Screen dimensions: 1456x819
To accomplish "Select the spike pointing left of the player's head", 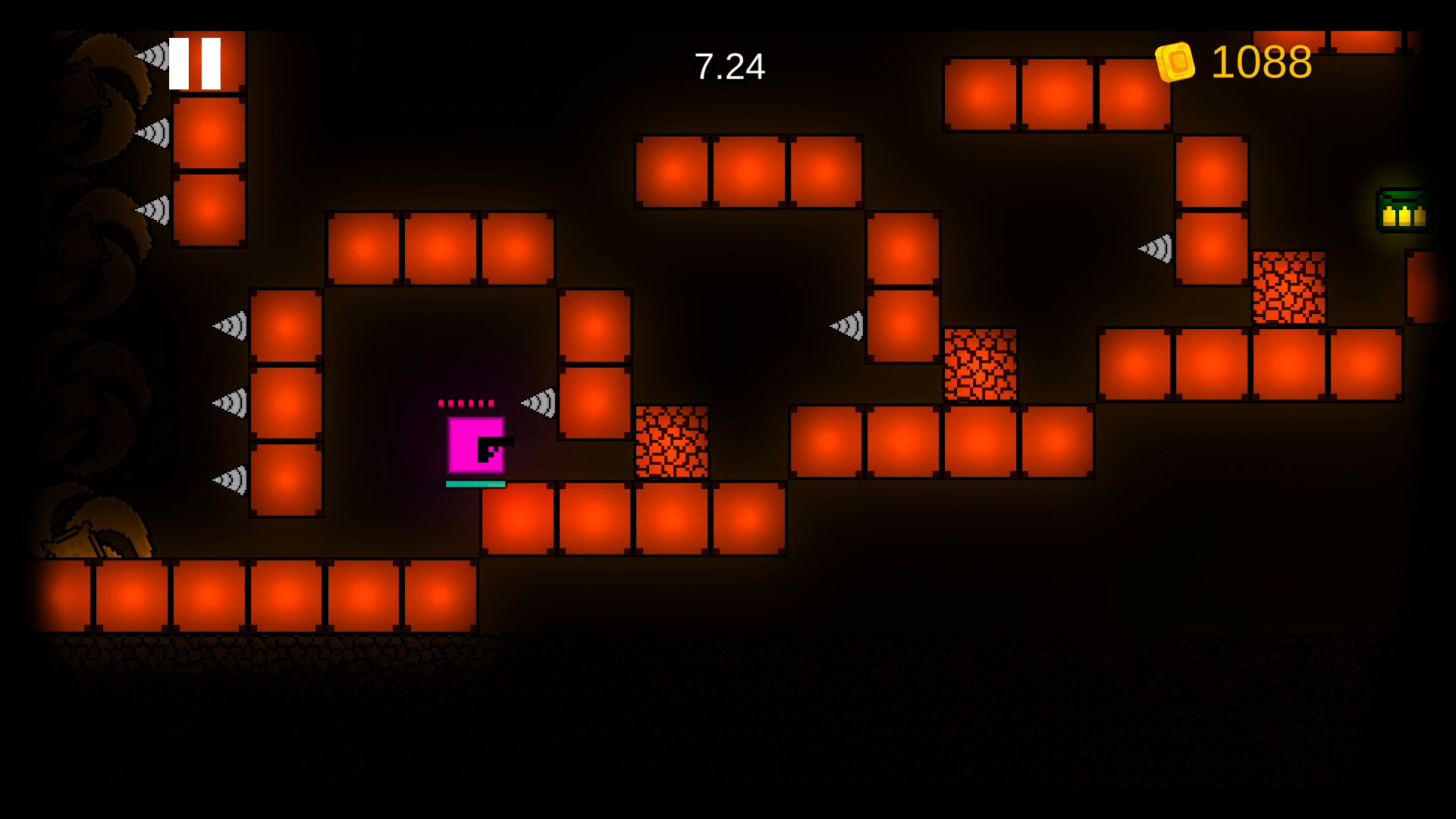I will 538,404.
